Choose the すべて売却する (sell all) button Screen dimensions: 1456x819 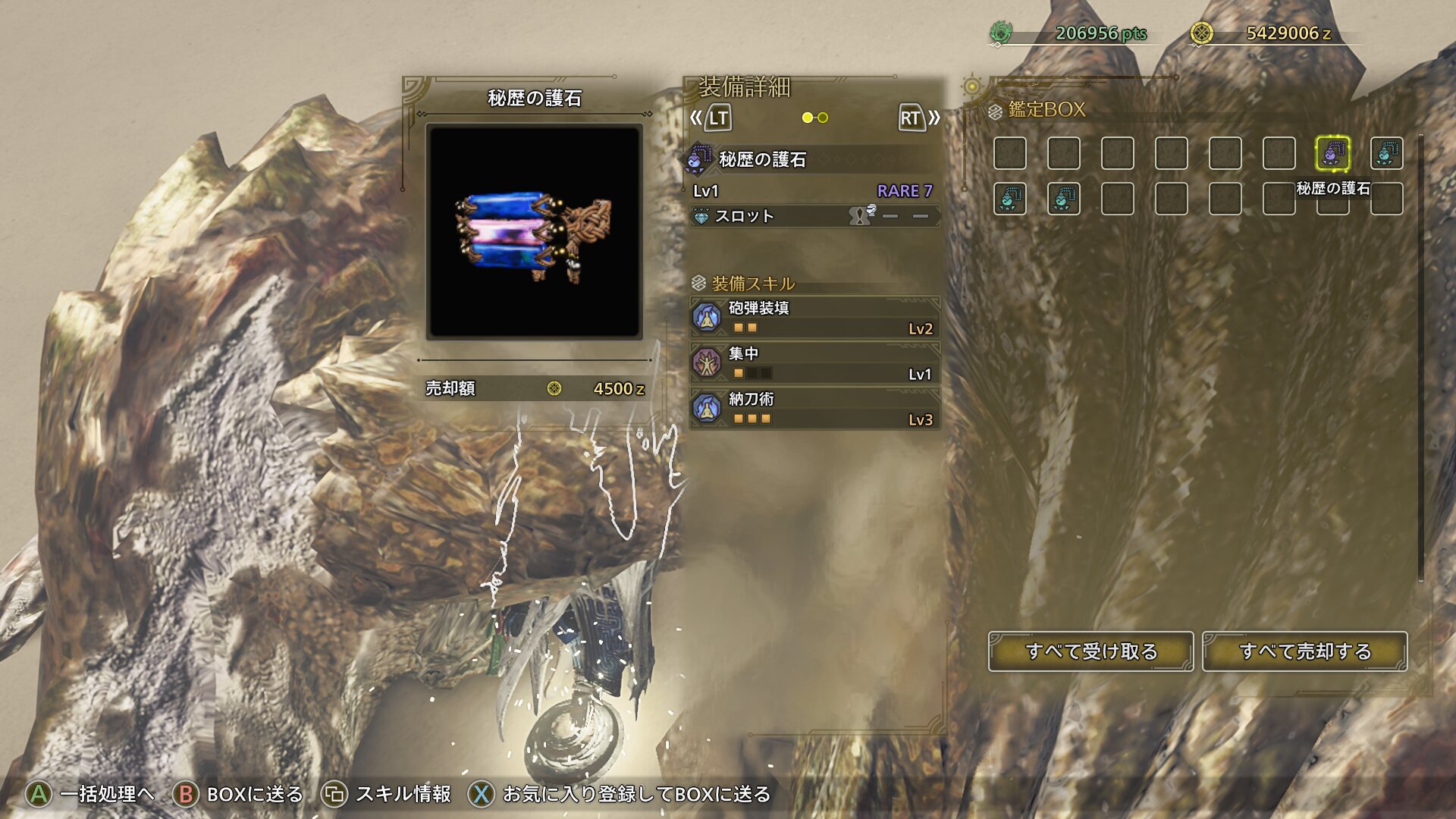tap(1304, 651)
